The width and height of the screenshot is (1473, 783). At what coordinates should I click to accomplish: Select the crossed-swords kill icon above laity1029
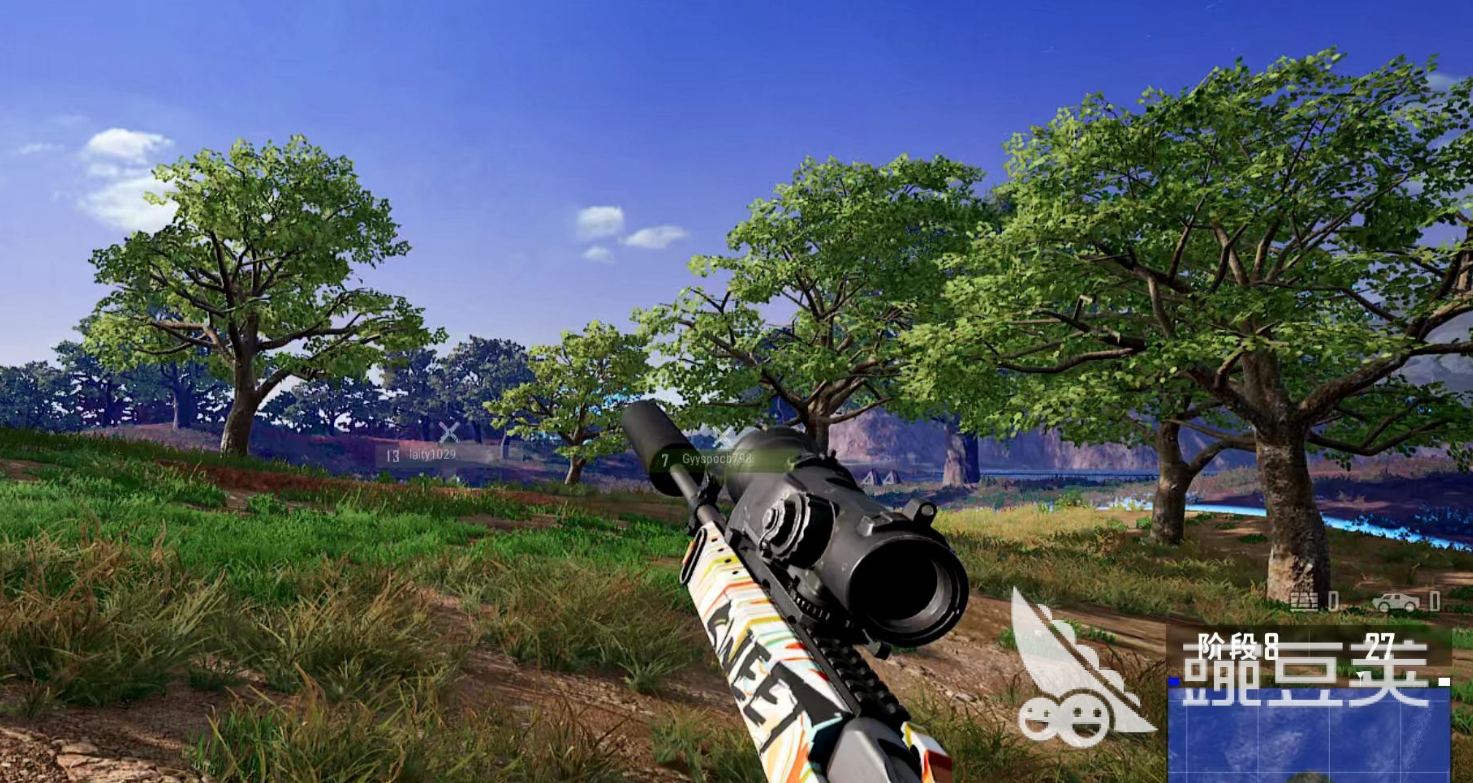coord(446,432)
